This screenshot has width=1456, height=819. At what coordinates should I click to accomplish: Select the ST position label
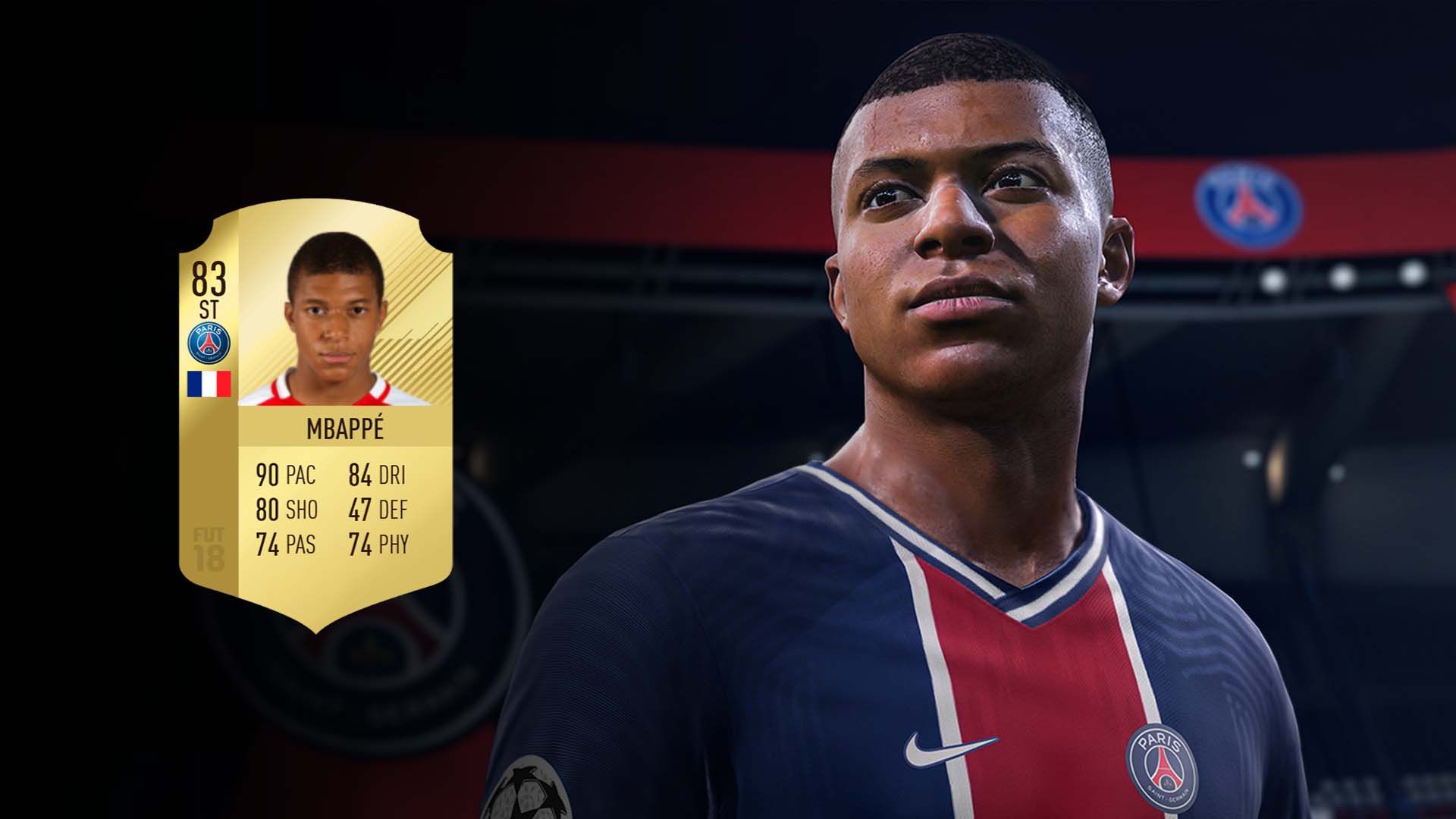point(210,309)
